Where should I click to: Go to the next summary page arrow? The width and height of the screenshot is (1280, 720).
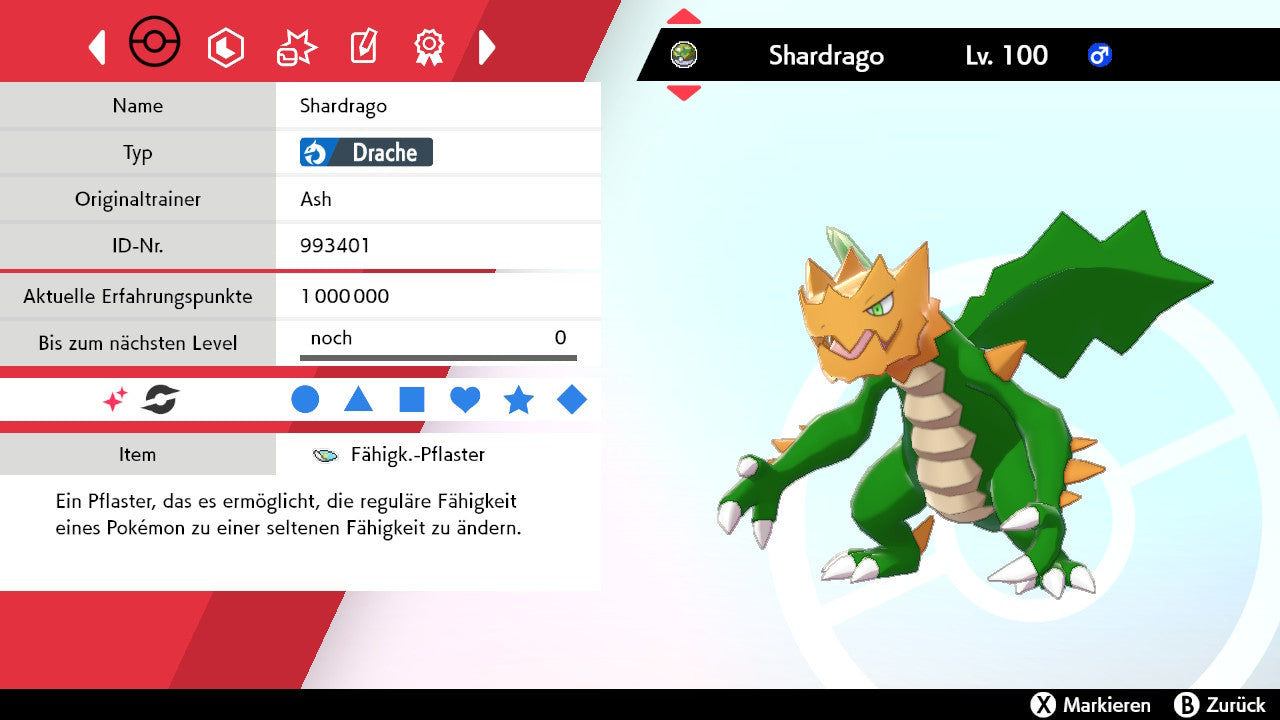point(487,47)
